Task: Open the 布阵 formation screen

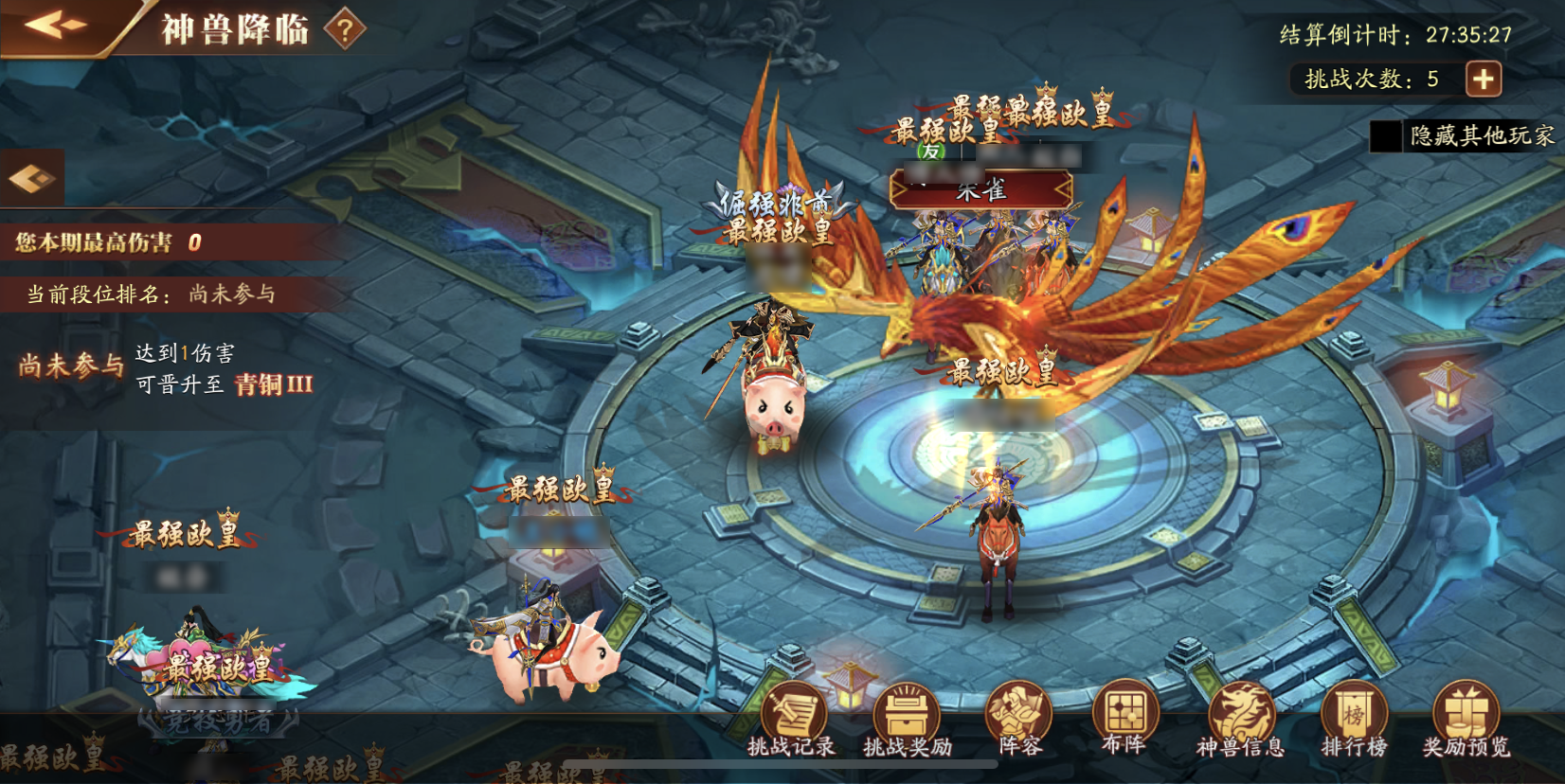Action: tap(1125, 720)
